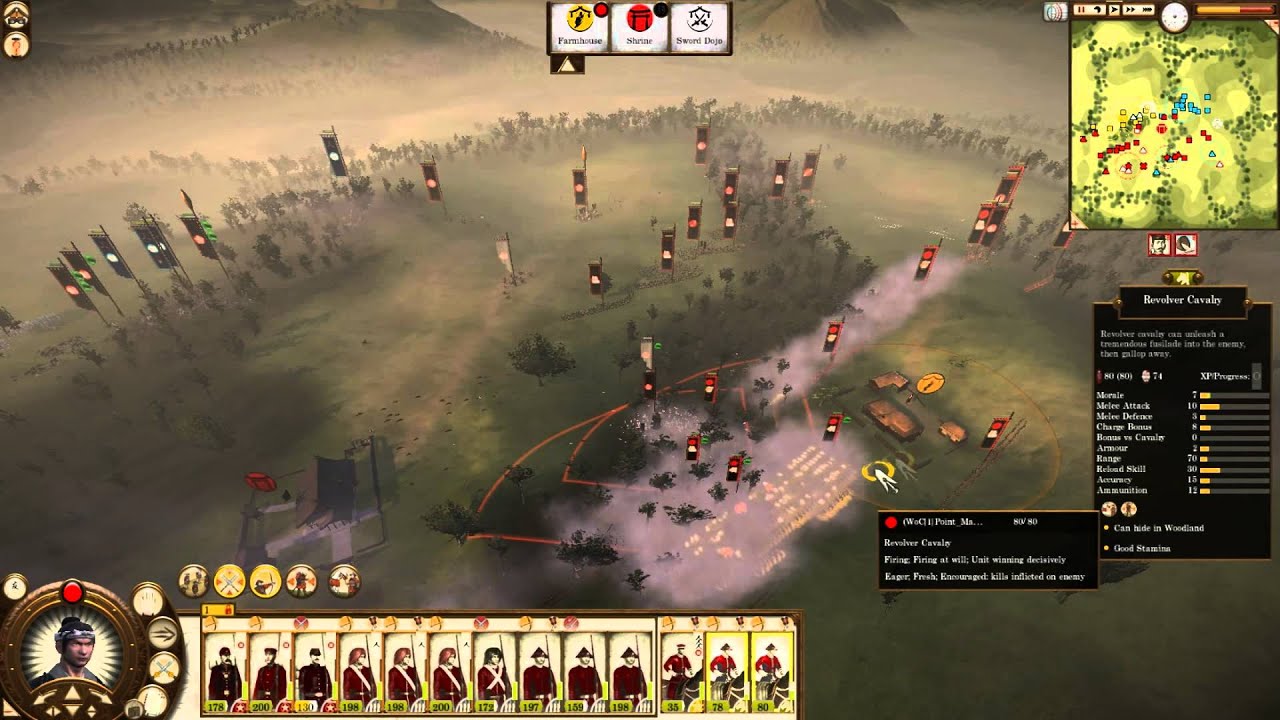The height and width of the screenshot is (720, 1280).
Task: Select the Farmhouse capture point panel
Action: [x=581, y=28]
